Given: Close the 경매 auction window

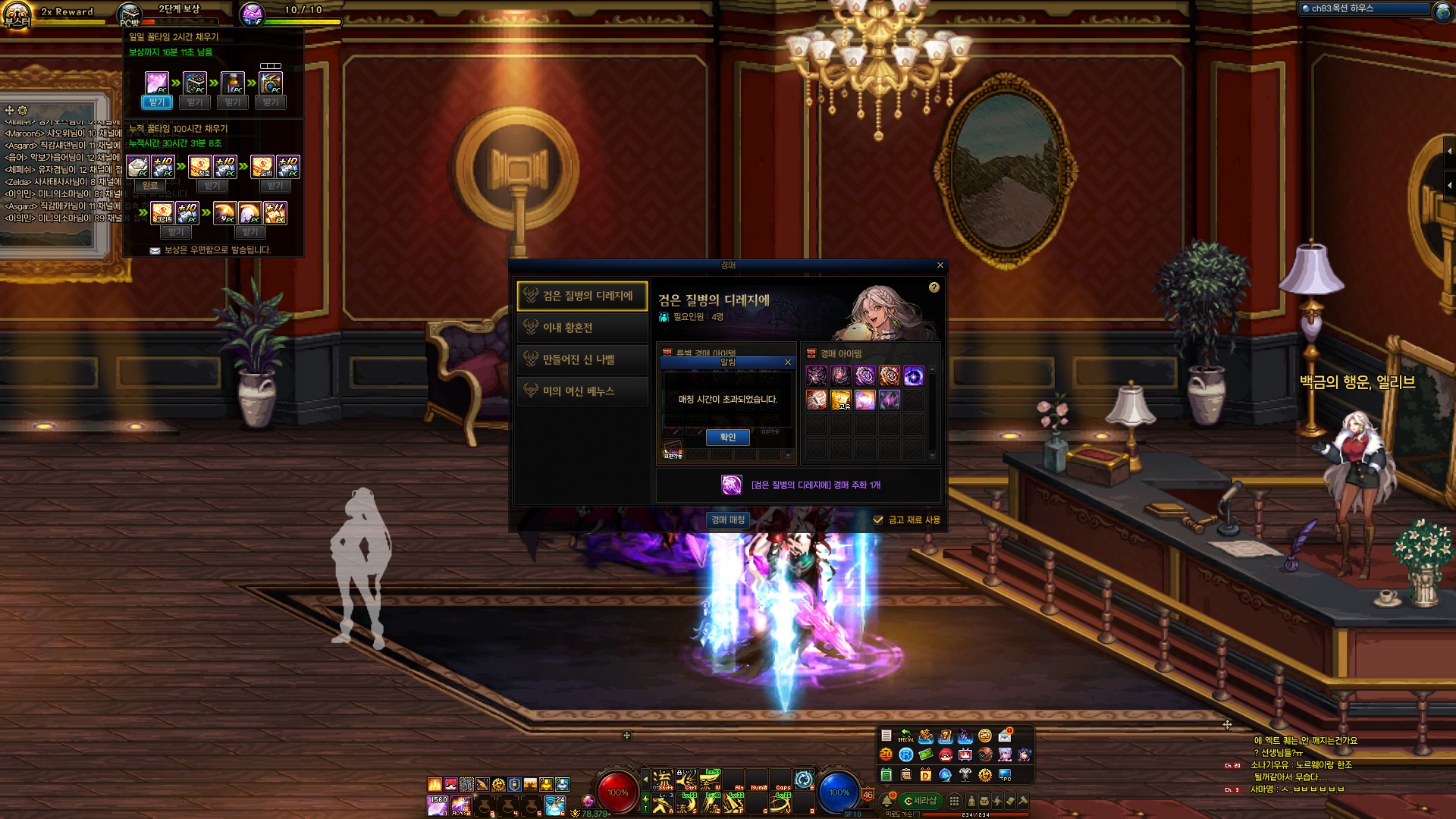Looking at the screenshot, I should click(940, 265).
